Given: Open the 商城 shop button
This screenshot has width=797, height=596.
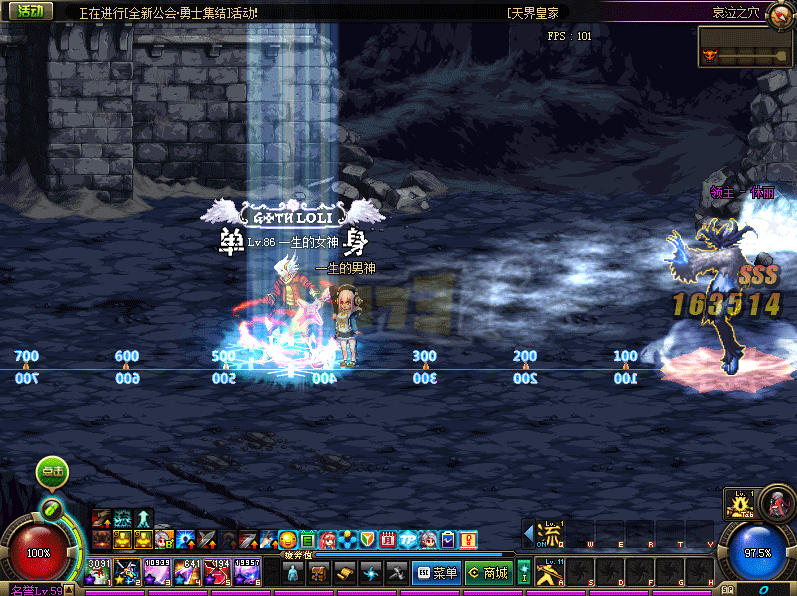Looking at the screenshot, I should (488, 573).
